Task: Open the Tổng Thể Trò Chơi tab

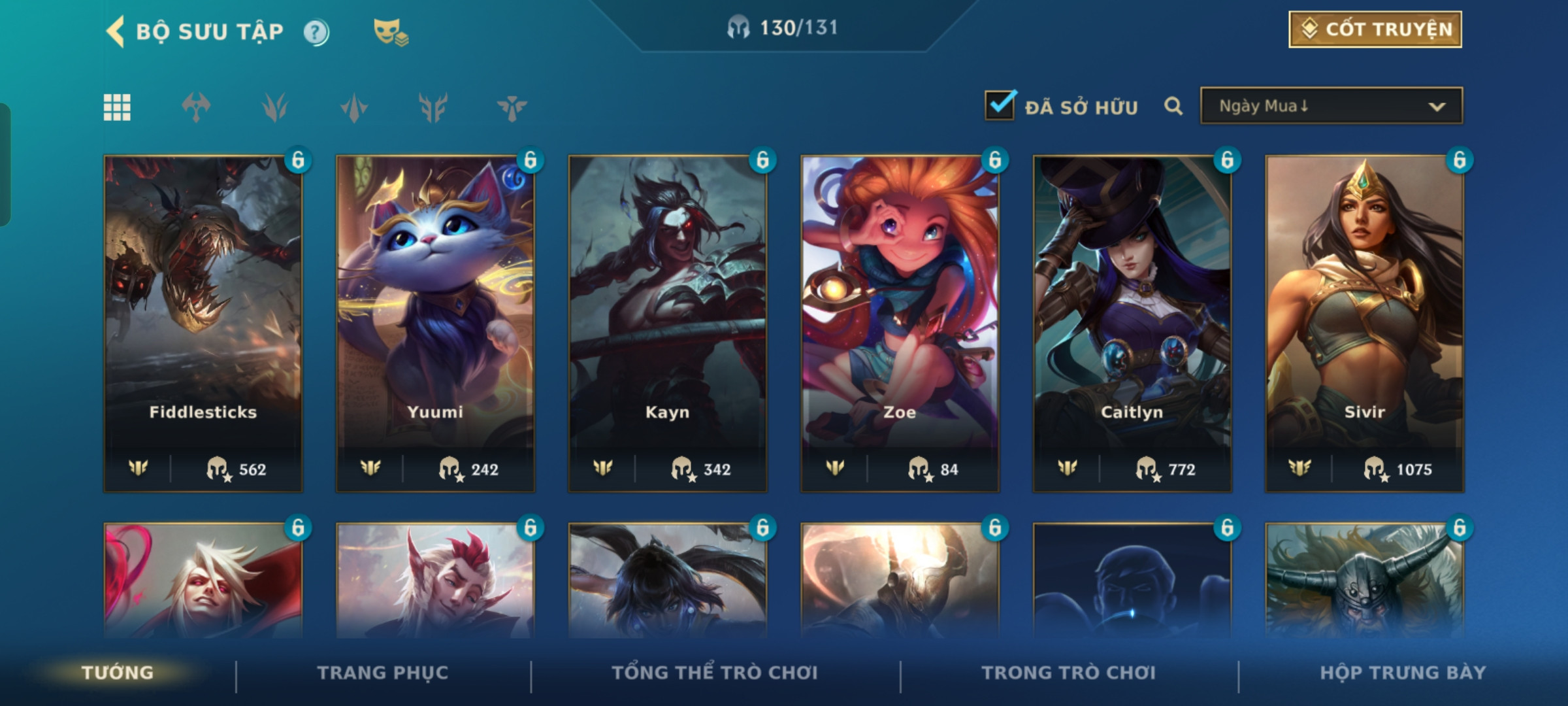Action: (715, 673)
